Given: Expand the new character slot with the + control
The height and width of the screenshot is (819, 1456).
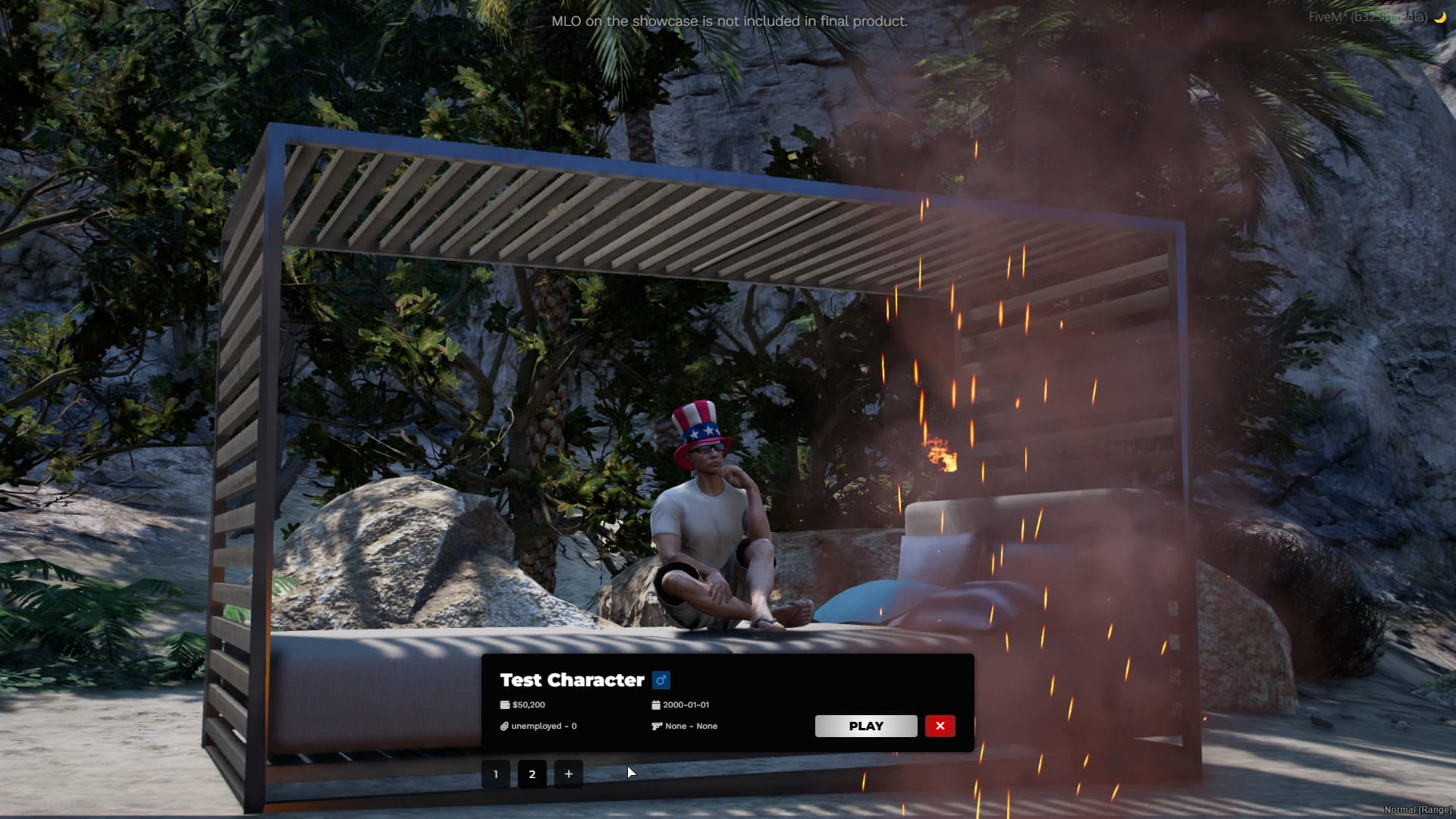Looking at the screenshot, I should [x=569, y=774].
